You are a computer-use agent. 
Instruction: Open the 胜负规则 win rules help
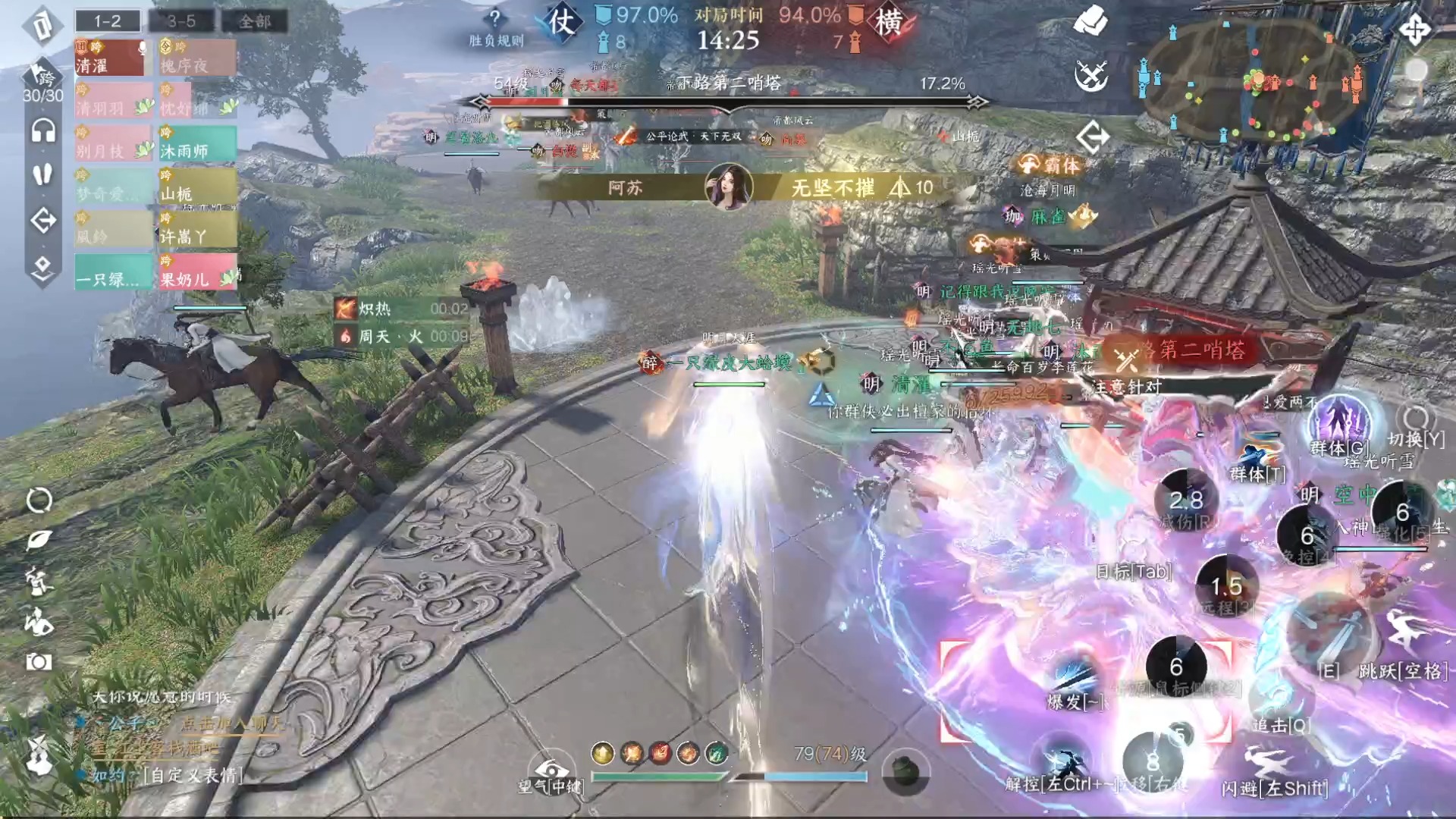[x=495, y=27]
